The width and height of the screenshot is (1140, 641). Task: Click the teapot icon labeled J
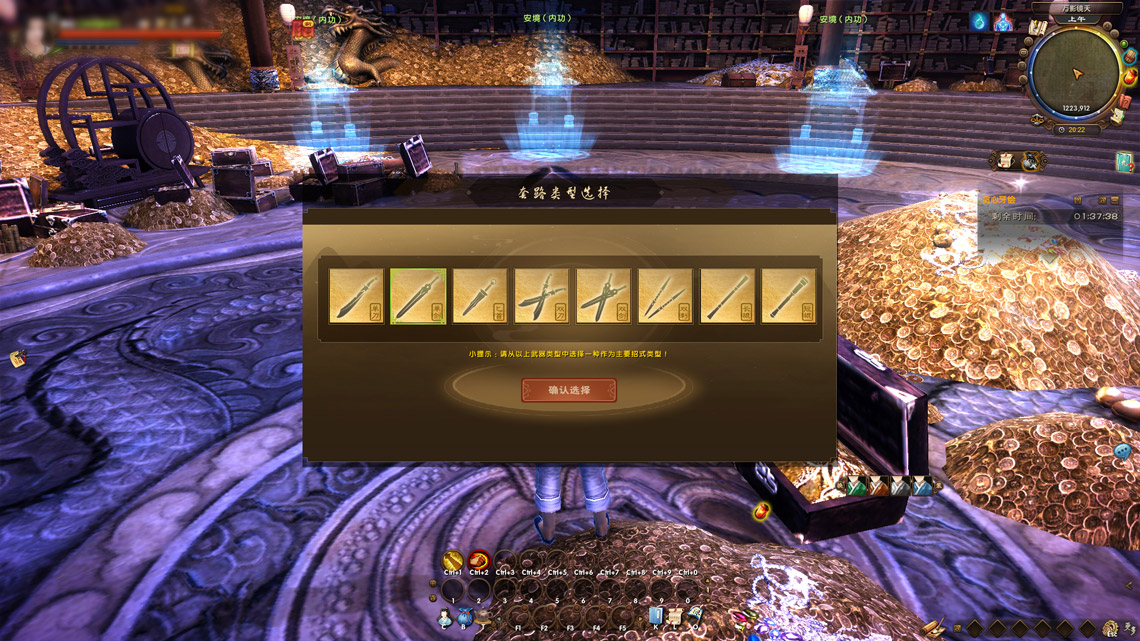point(484,619)
